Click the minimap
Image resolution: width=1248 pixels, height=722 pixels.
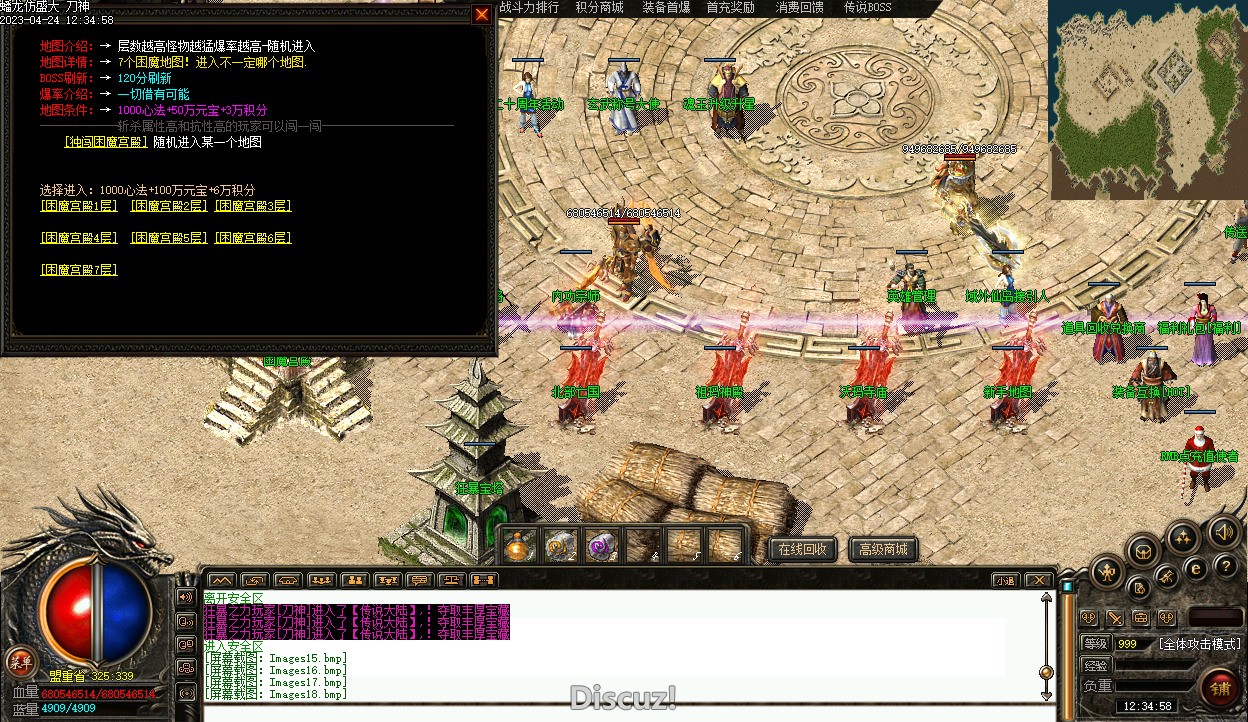tap(1147, 99)
